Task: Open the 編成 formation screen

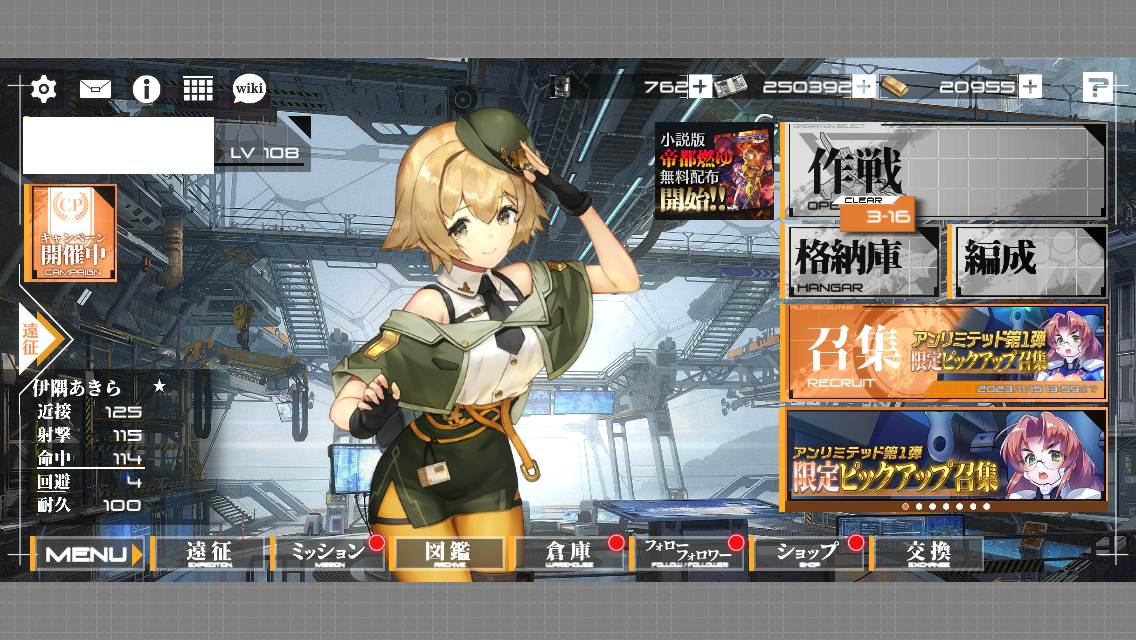Action: pos(1030,262)
